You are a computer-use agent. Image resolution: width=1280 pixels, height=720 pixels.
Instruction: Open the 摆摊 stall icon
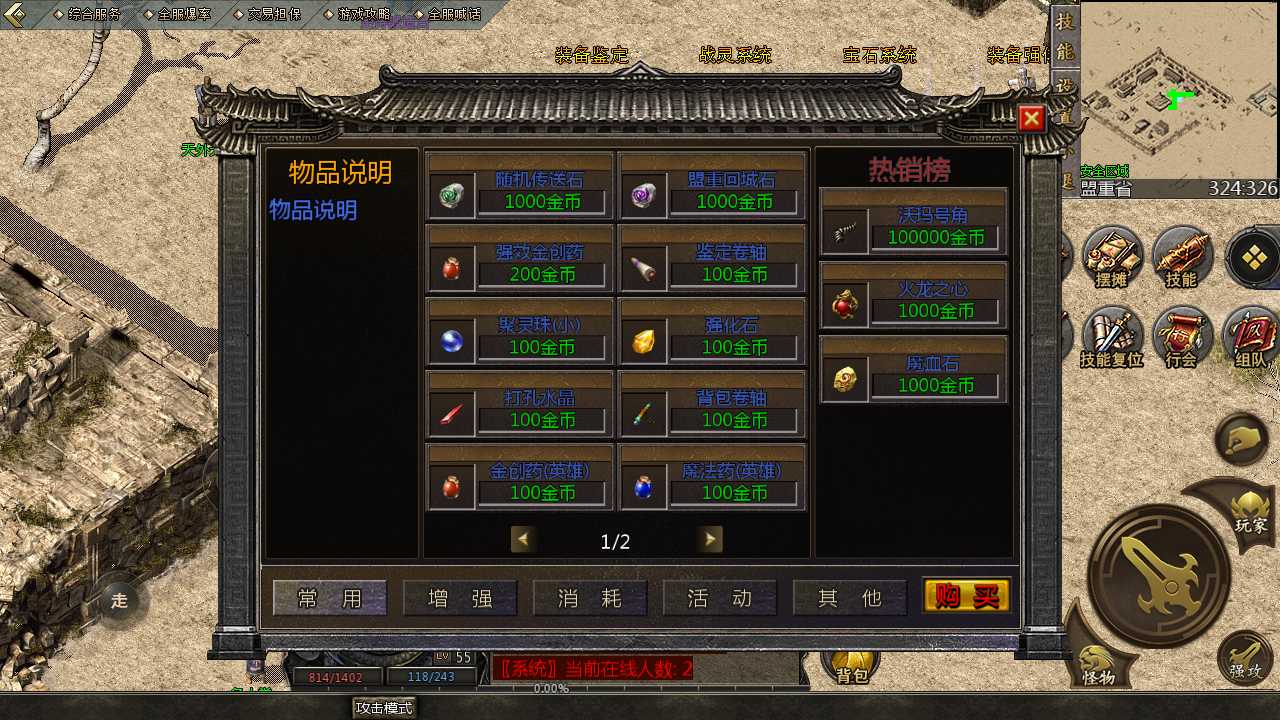click(x=1112, y=257)
